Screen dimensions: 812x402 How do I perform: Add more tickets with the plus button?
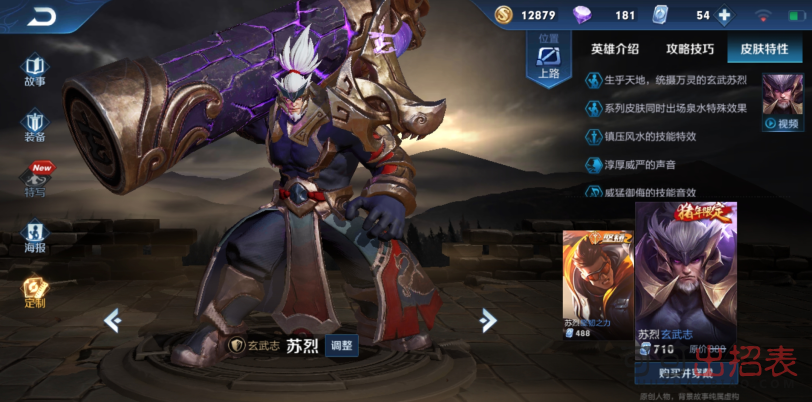(x=725, y=15)
